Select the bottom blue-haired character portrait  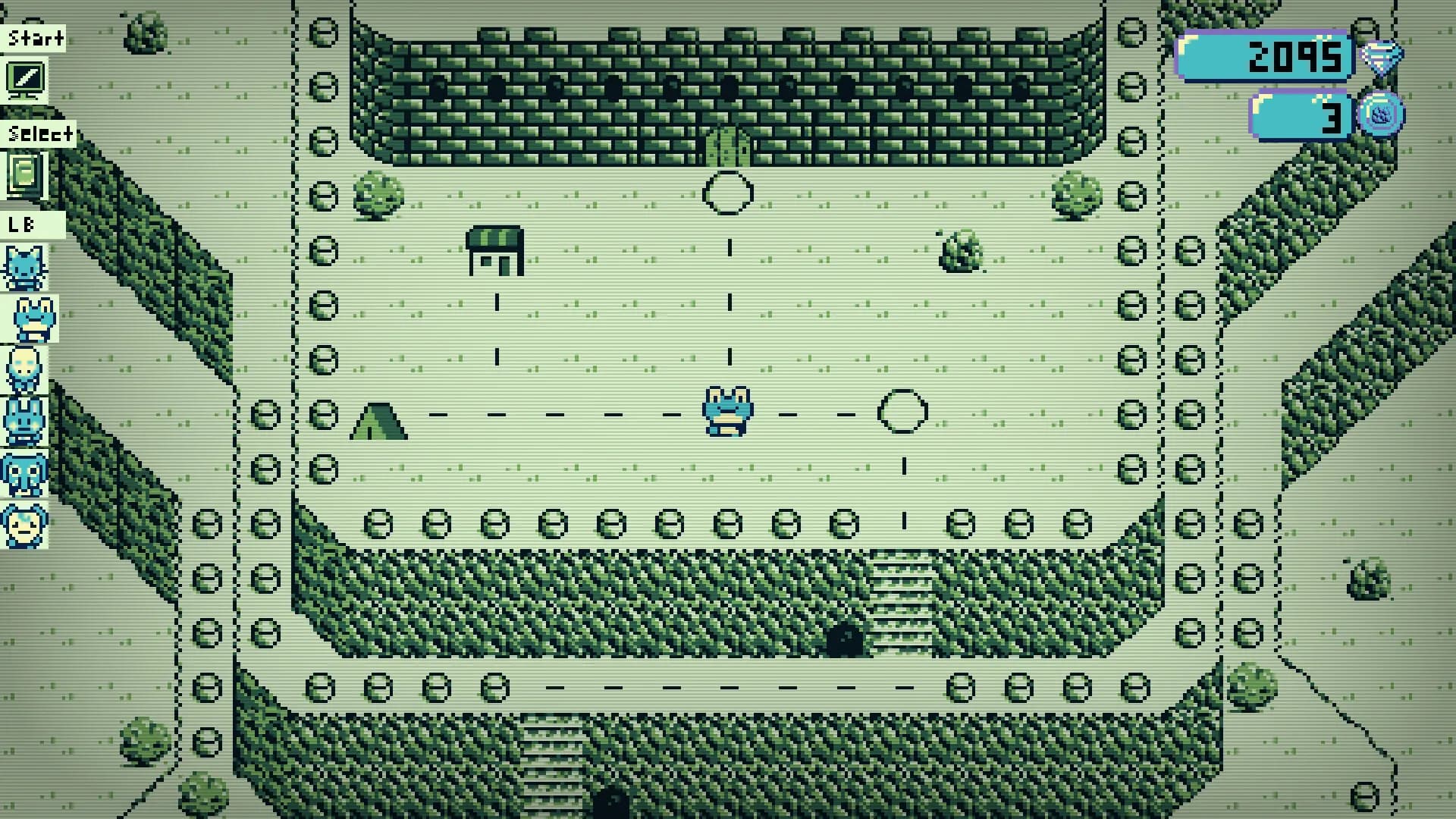pyautogui.click(x=25, y=523)
